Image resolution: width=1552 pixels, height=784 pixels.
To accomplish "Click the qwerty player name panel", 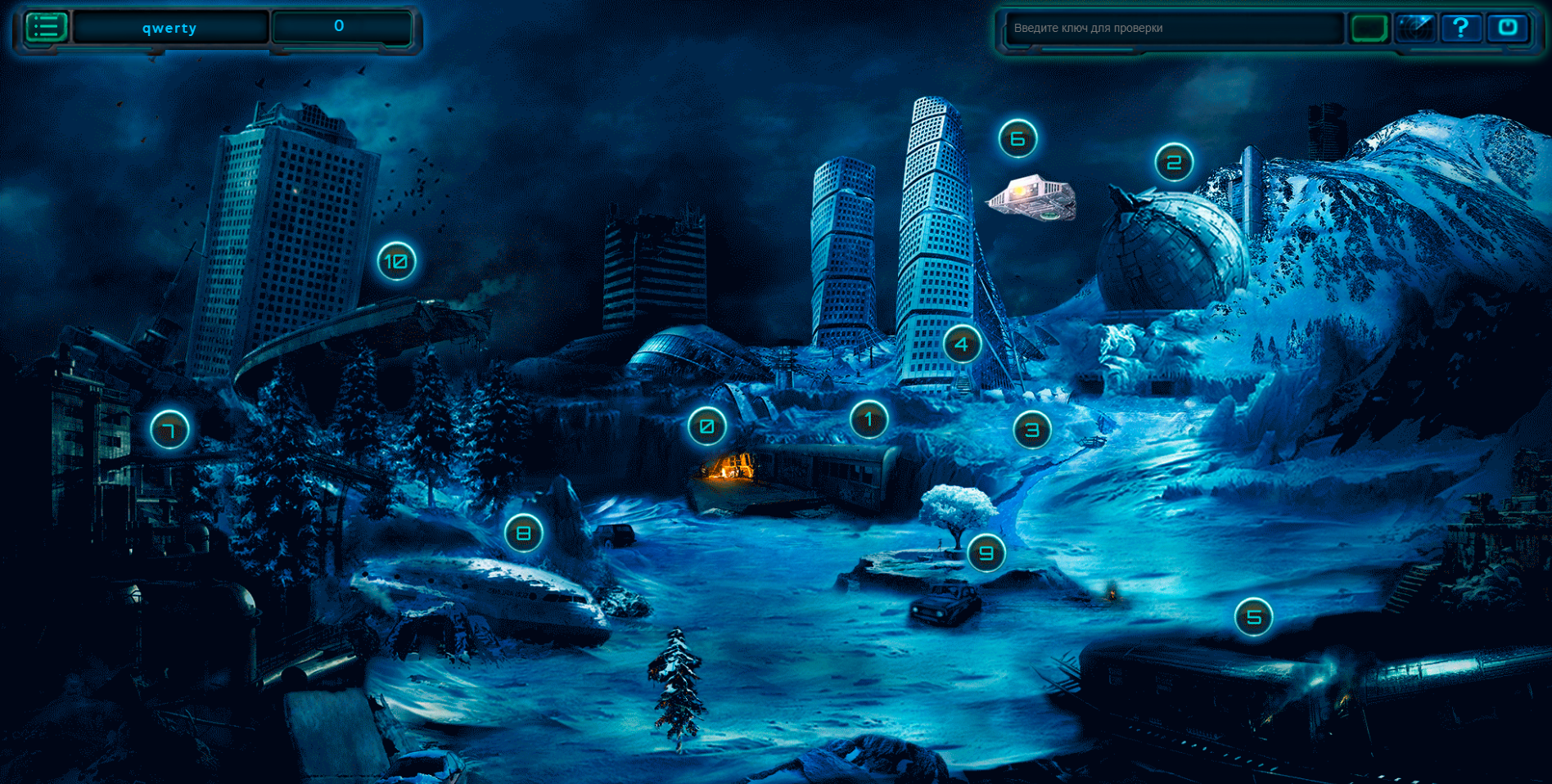I will pyautogui.click(x=169, y=28).
